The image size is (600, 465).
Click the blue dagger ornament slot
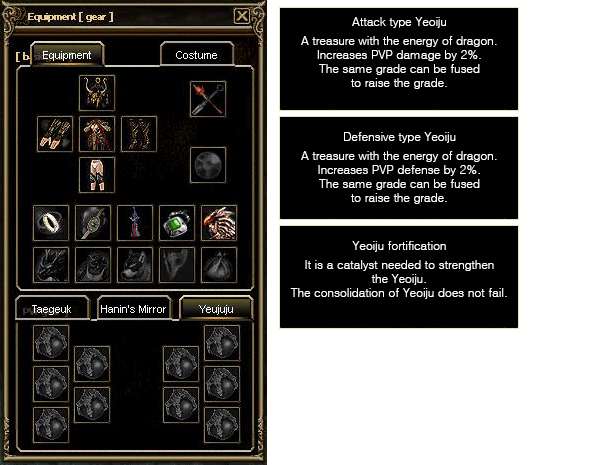coord(135,222)
